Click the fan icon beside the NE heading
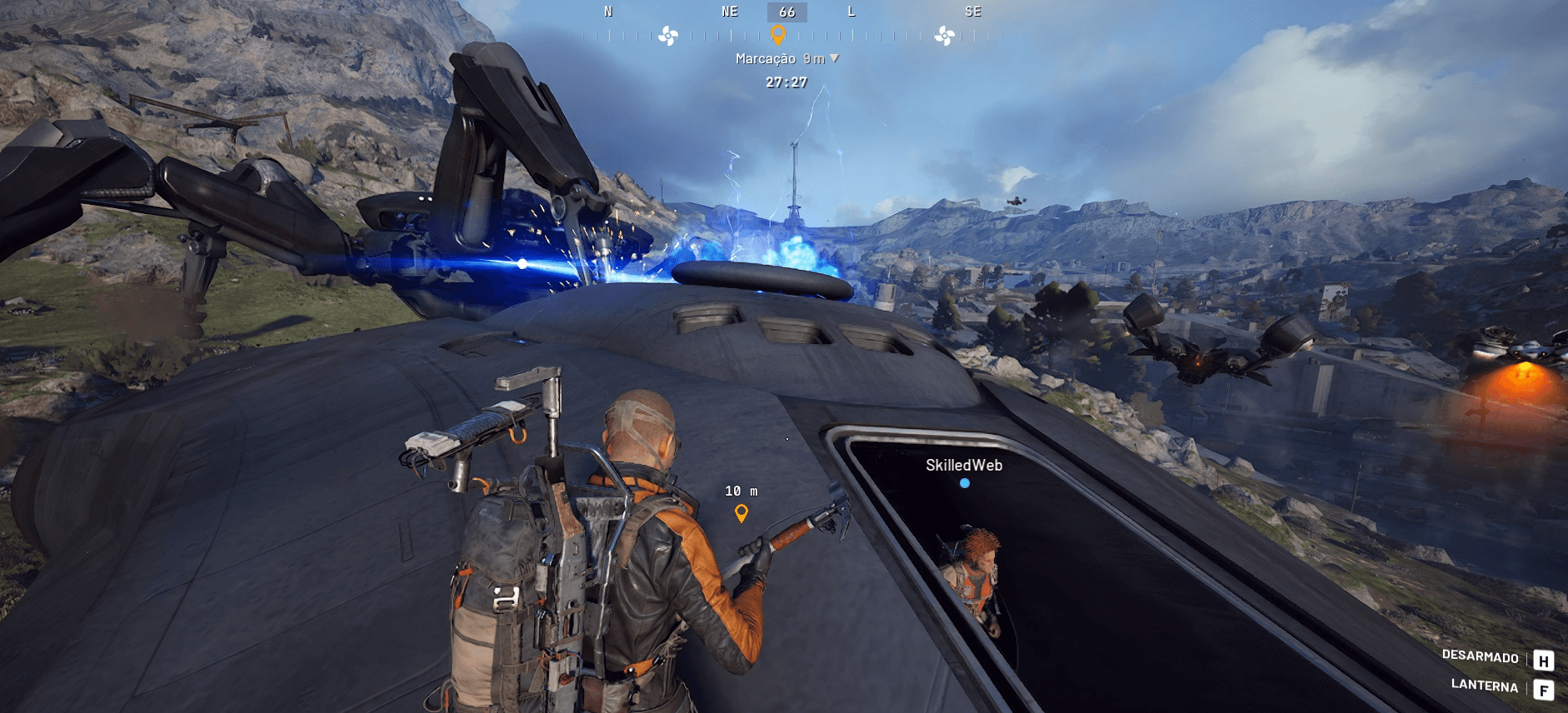The image size is (1568, 713). point(668,36)
